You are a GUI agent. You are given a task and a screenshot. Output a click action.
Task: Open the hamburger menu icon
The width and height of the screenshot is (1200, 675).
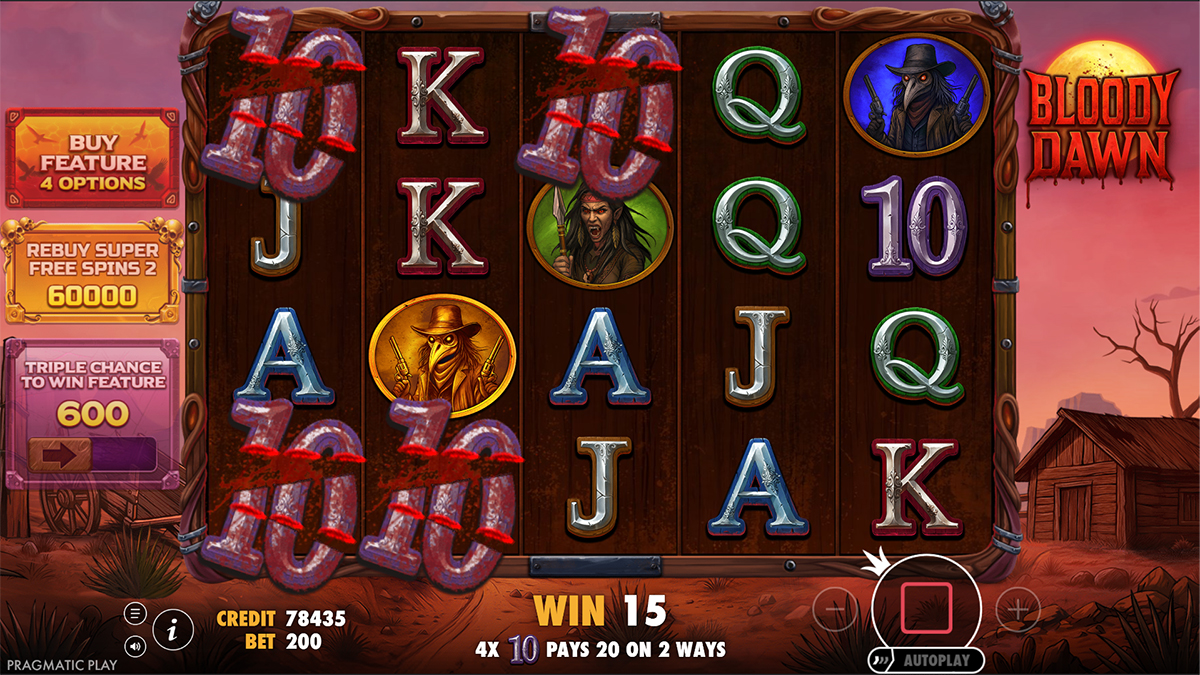click(136, 613)
